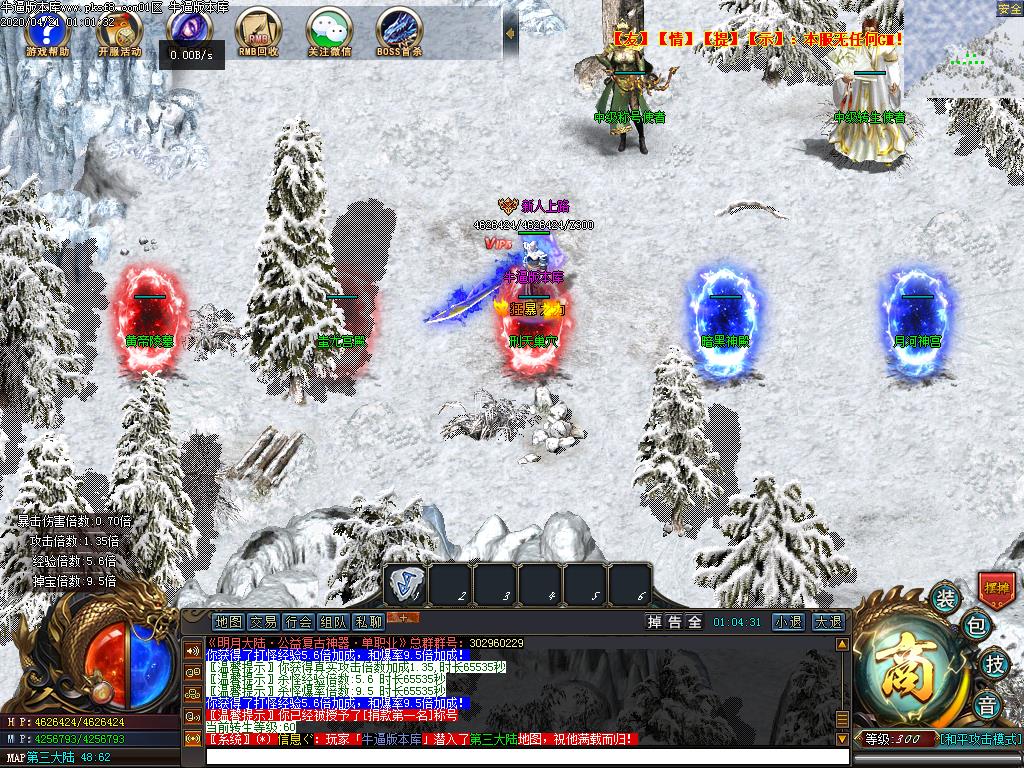Click the 大退 exit game button
This screenshot has width=1024, height=768.
828,622
